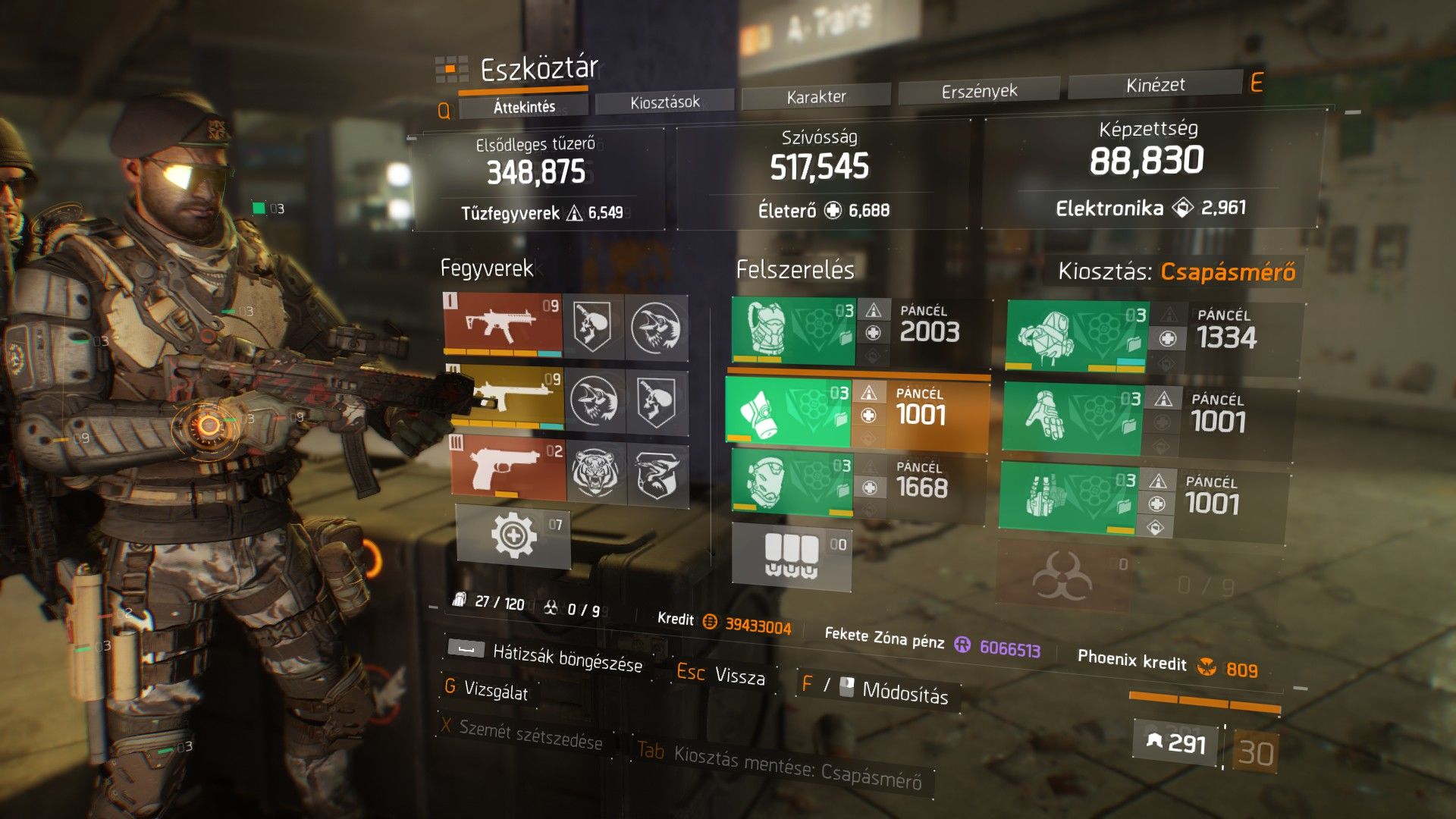
Task: Open the backpack slot with 1334 armor
Action: coord(1077,336)
